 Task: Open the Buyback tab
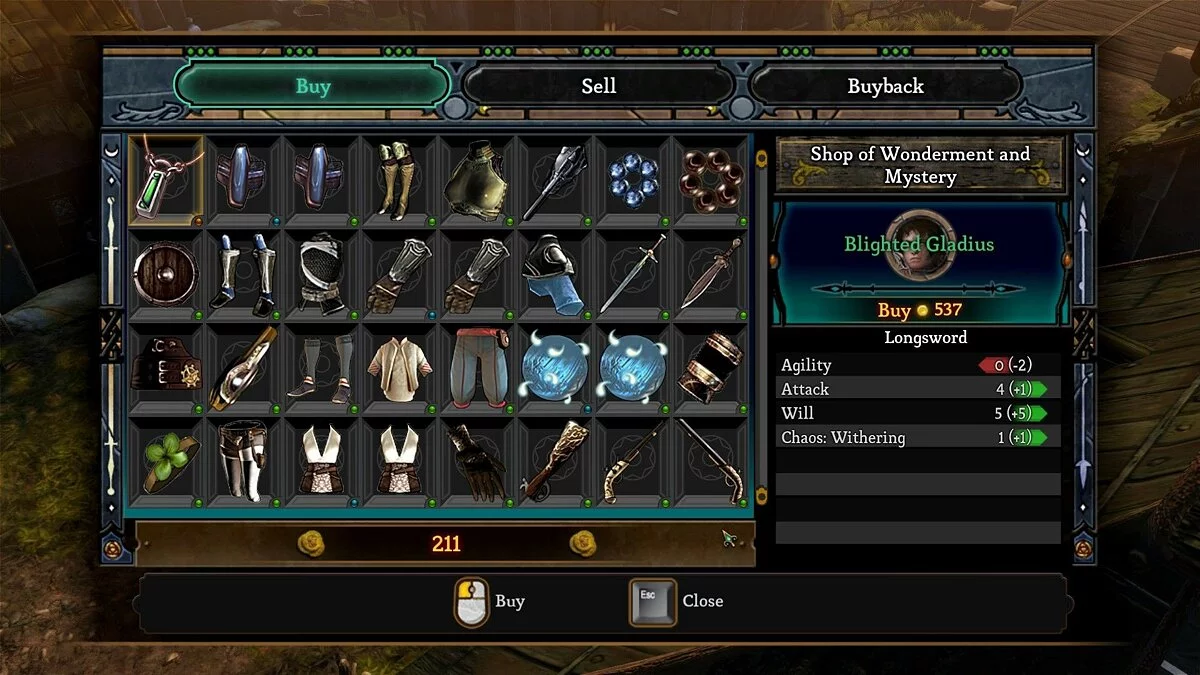click(x=885, y=86)
